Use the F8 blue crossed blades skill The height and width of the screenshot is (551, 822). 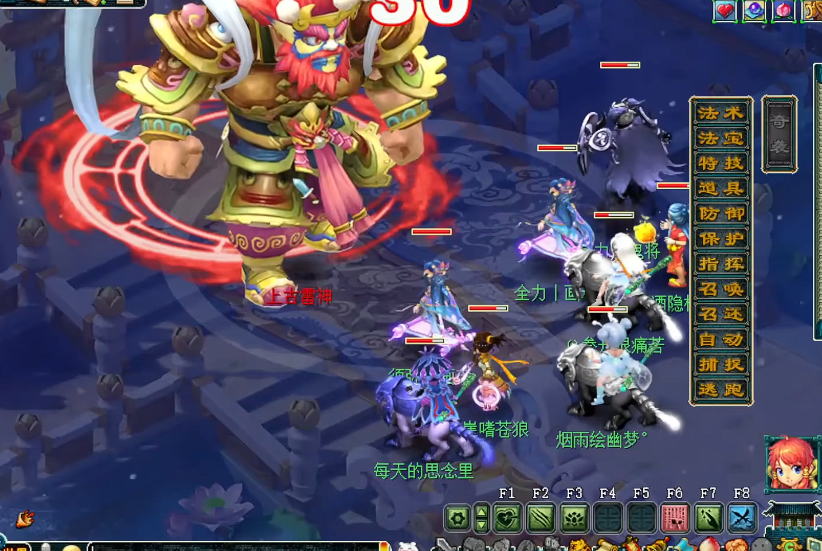[x=742, y=518]
